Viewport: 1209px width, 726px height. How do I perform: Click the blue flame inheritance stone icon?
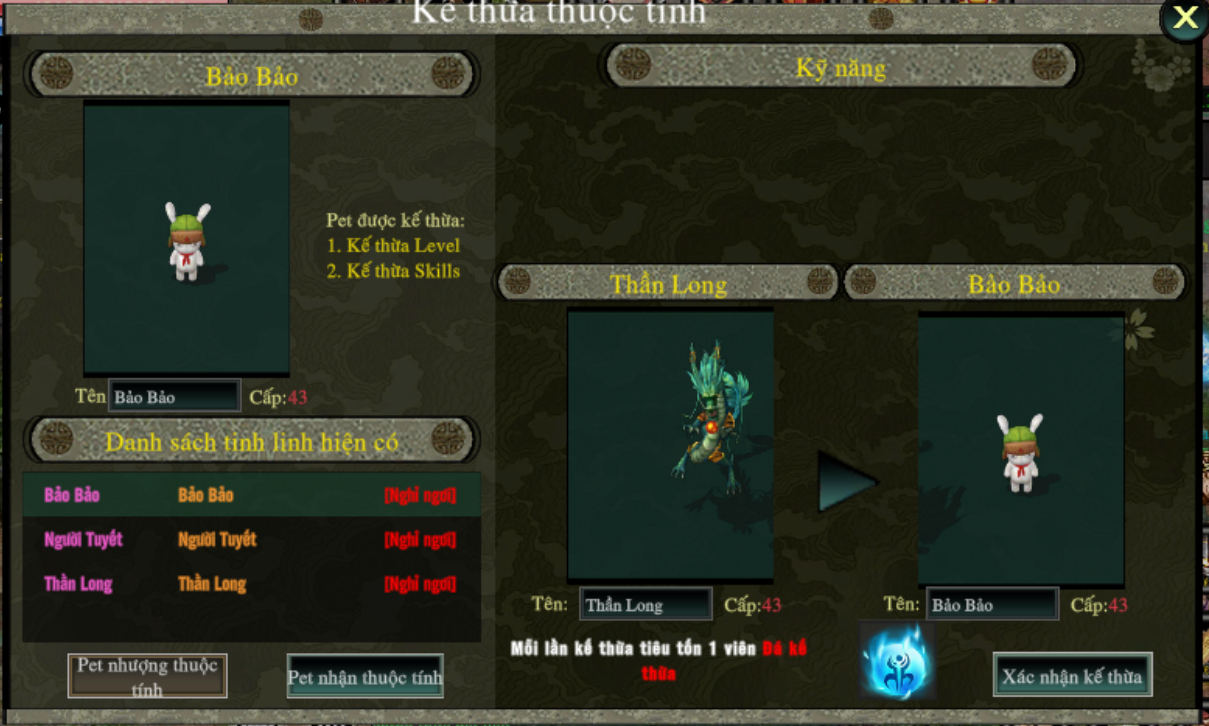[x=896, y=661]
